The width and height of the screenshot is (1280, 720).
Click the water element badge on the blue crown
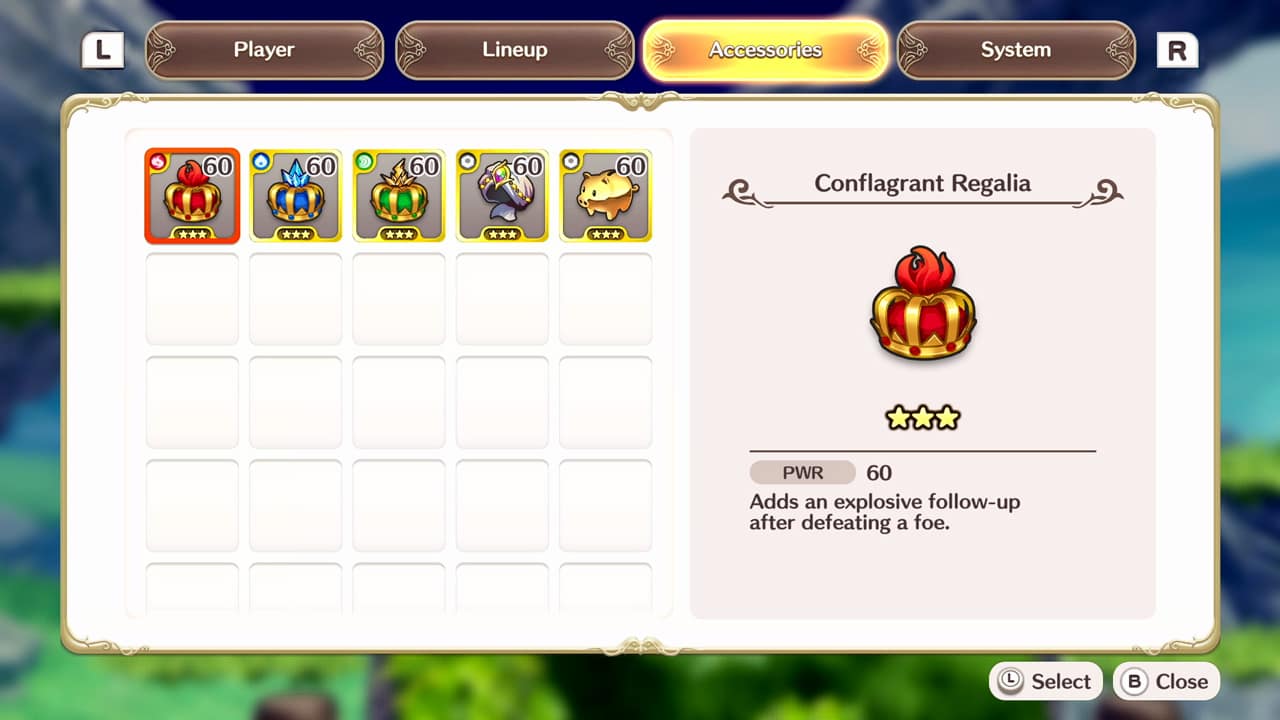(261, 163)
